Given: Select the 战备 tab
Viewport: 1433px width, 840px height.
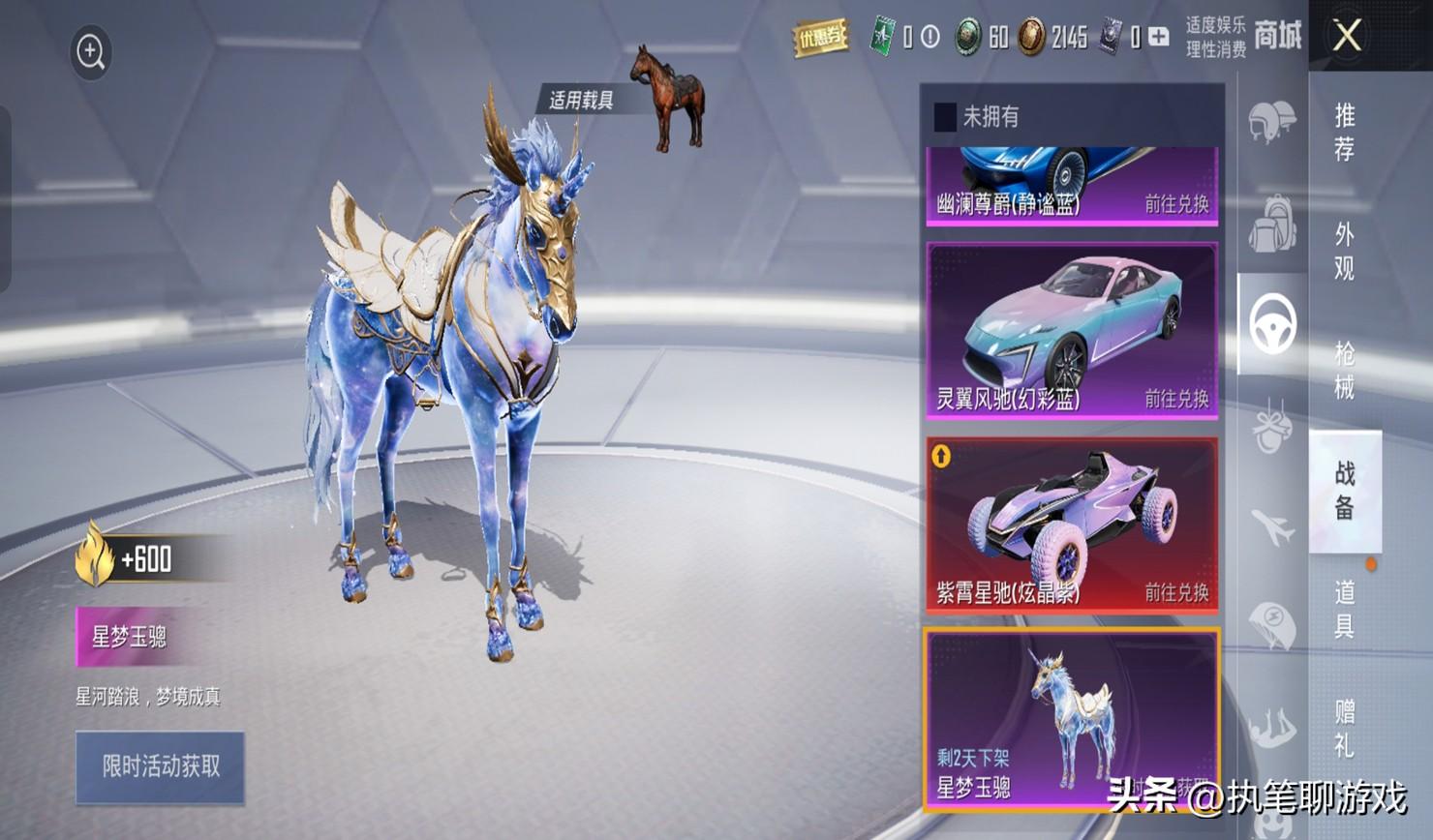Looking at the screenshot, I should click(1344, 490).
